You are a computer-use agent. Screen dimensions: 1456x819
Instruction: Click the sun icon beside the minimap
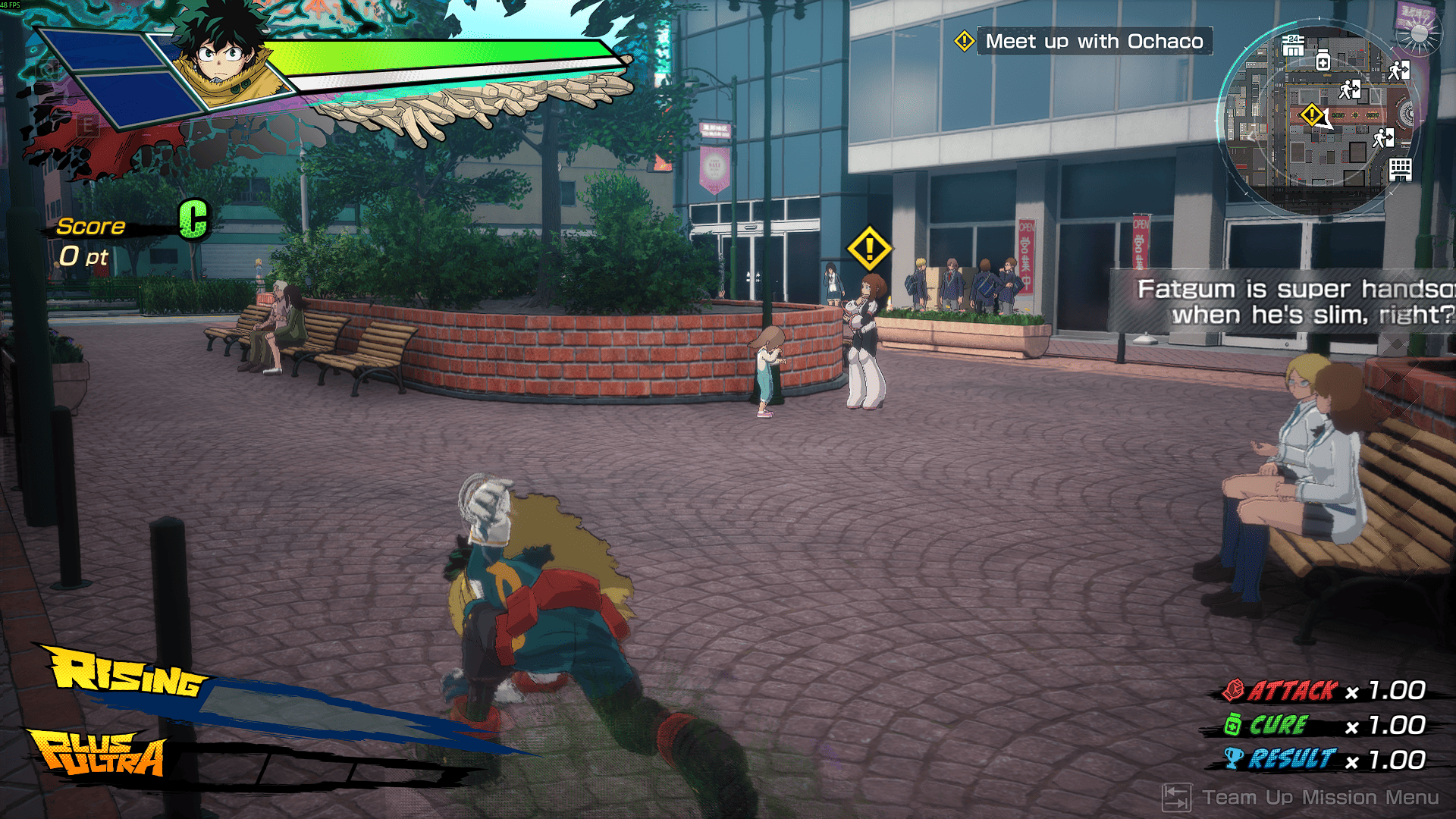[x=1419, y=35]
